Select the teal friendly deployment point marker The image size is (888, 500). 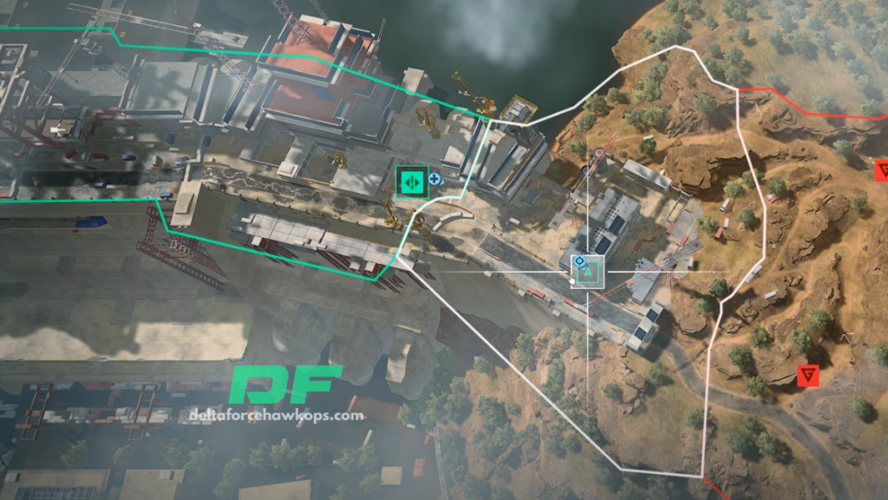point(411,180)
